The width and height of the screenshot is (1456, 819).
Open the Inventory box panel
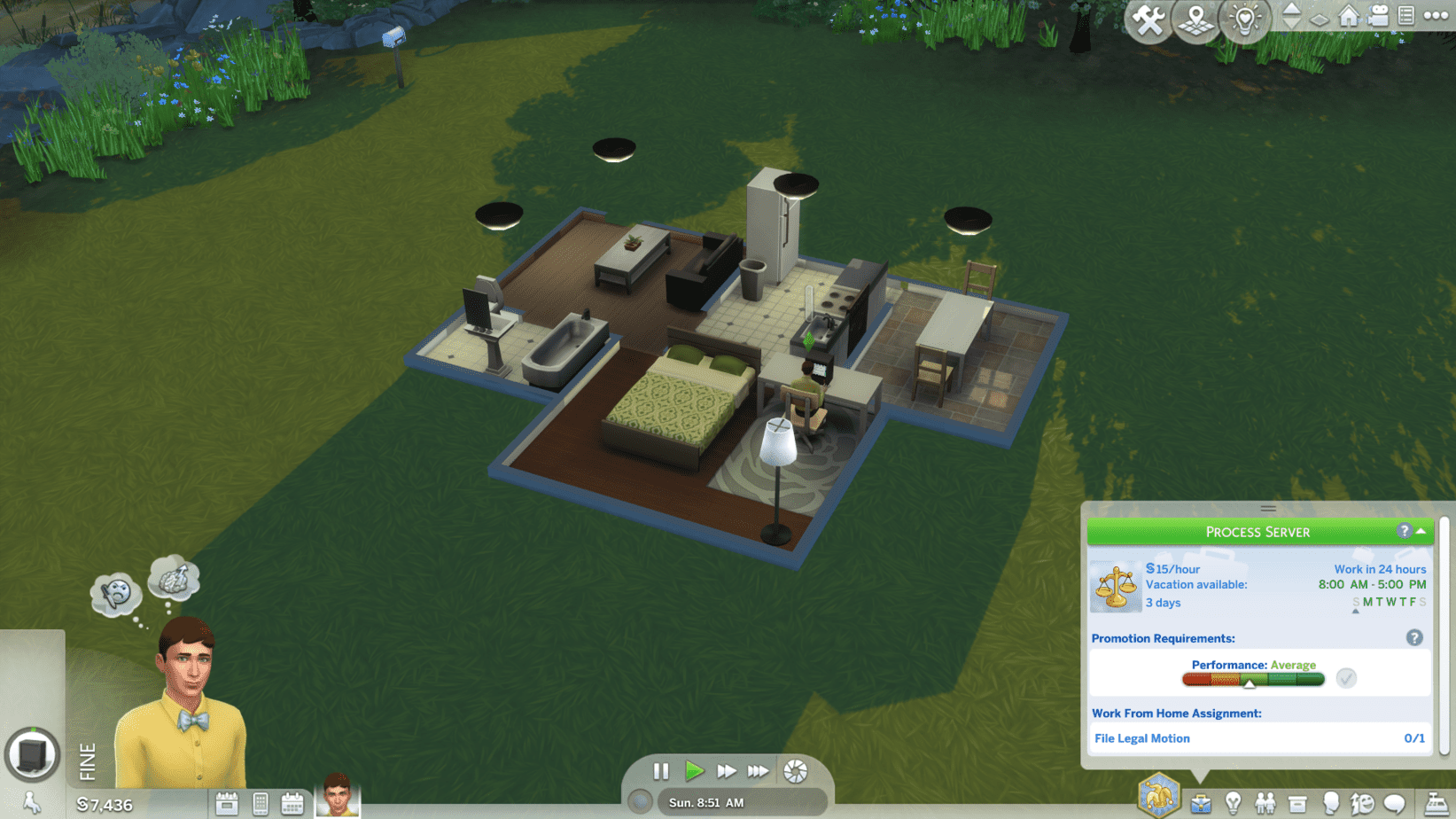pos(1297,804)
